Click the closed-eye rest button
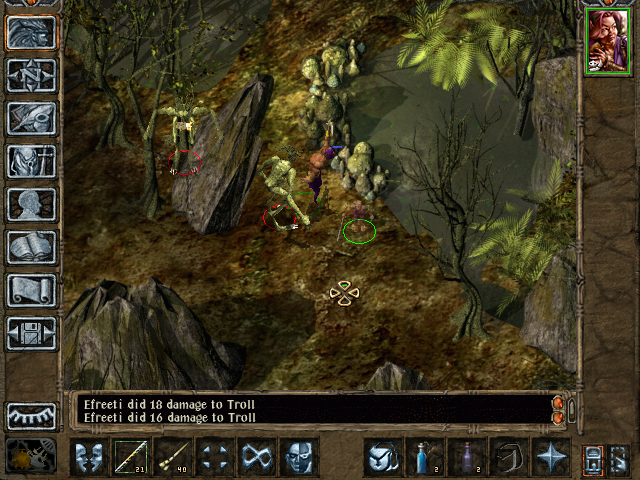Image resolution: width=640 pixels, height=480 pixels. click(31, 415)
